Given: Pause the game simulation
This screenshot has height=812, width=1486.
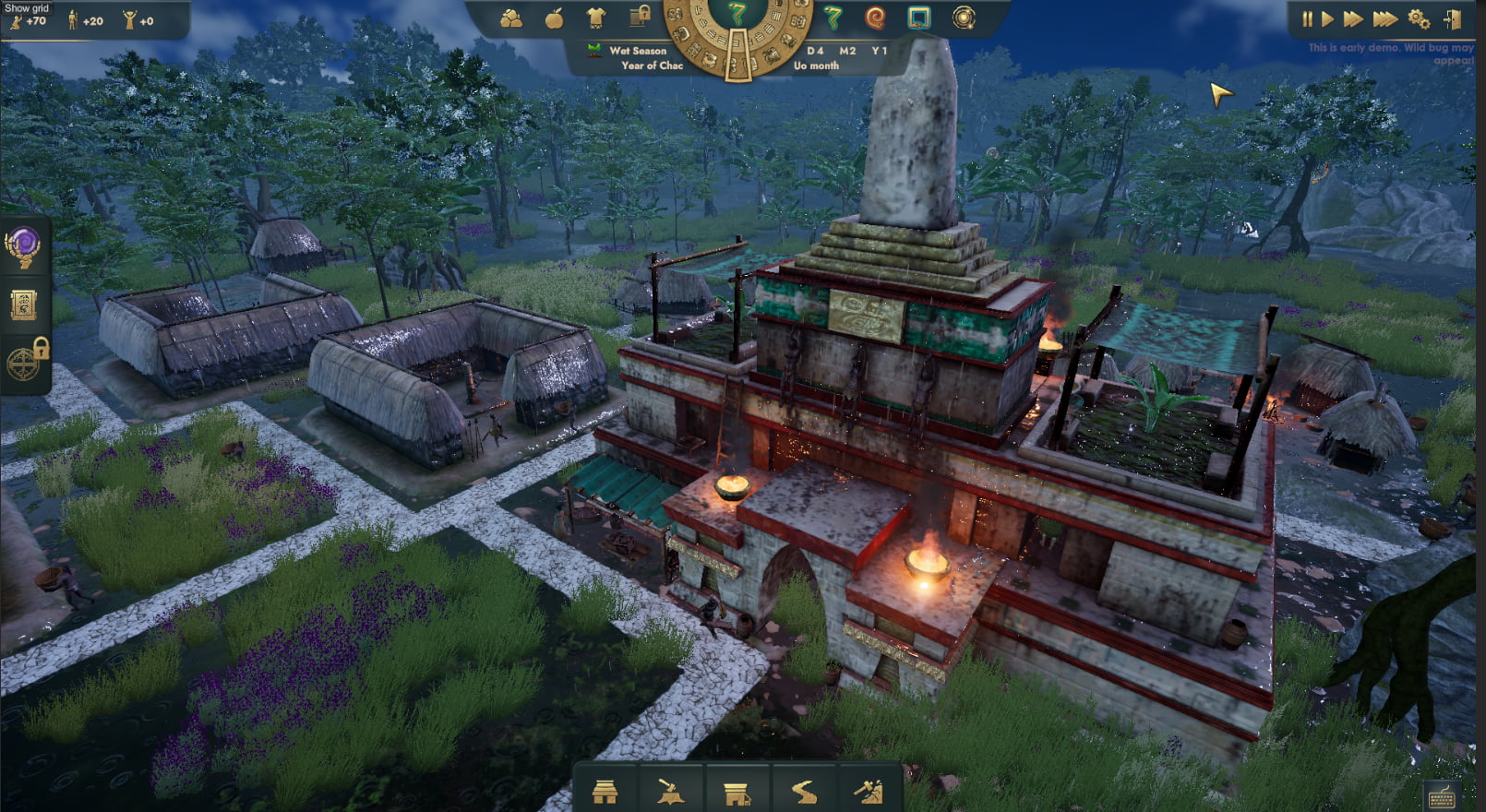Looking at the screenshot, I should point(1307,18).
